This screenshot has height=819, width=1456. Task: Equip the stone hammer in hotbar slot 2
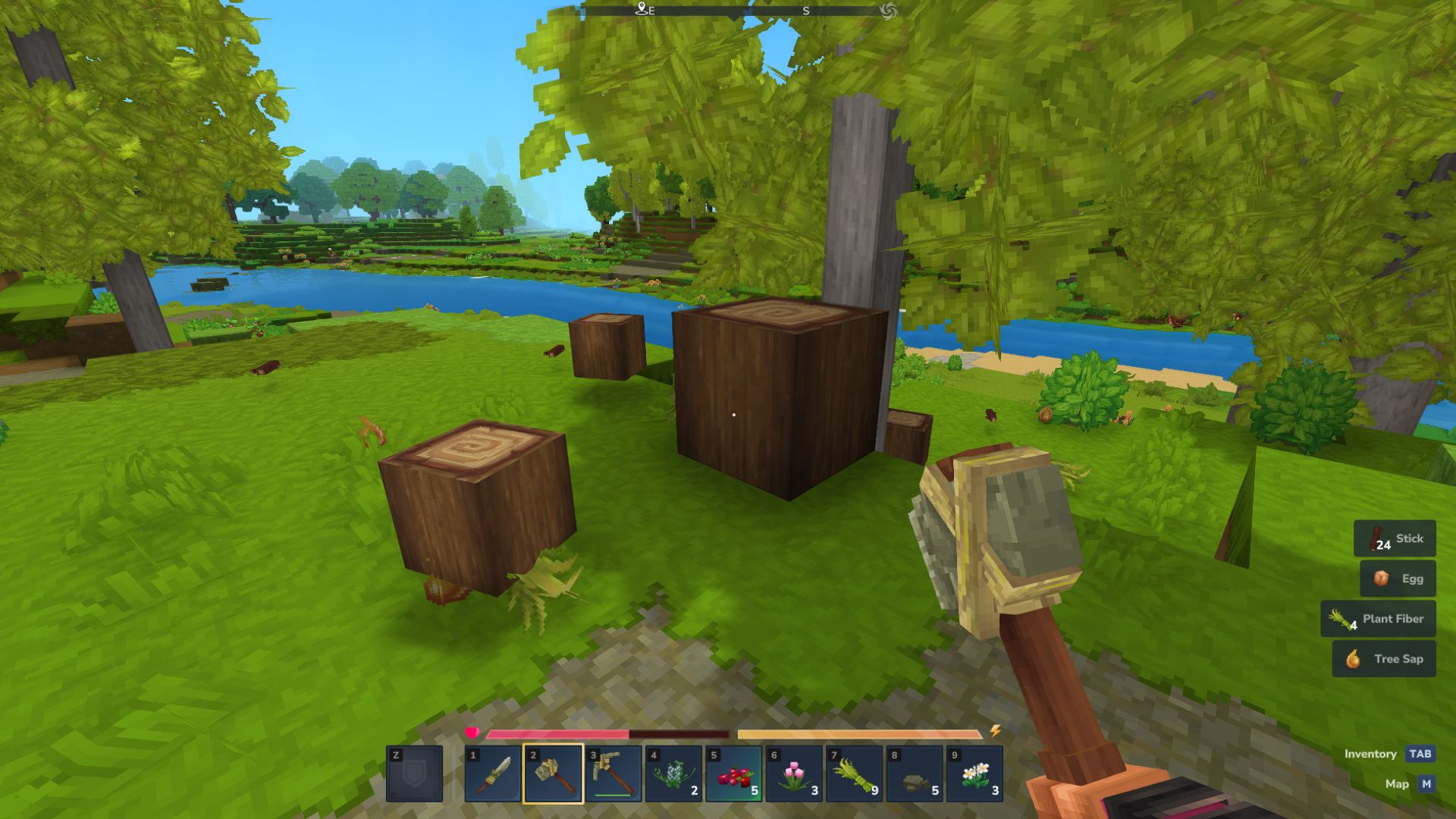click(551, 771)
